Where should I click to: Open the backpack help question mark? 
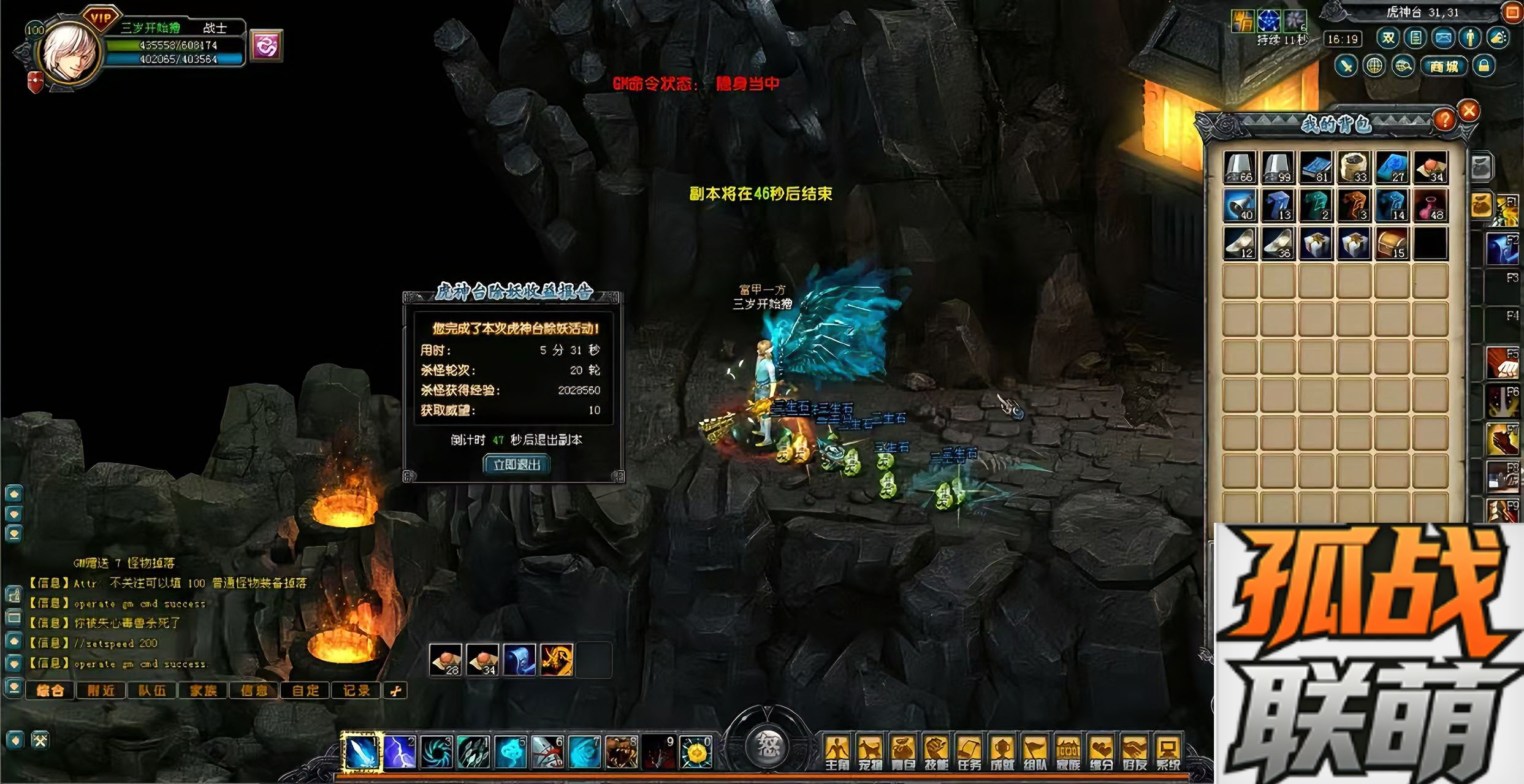[x=1444, y=119]
